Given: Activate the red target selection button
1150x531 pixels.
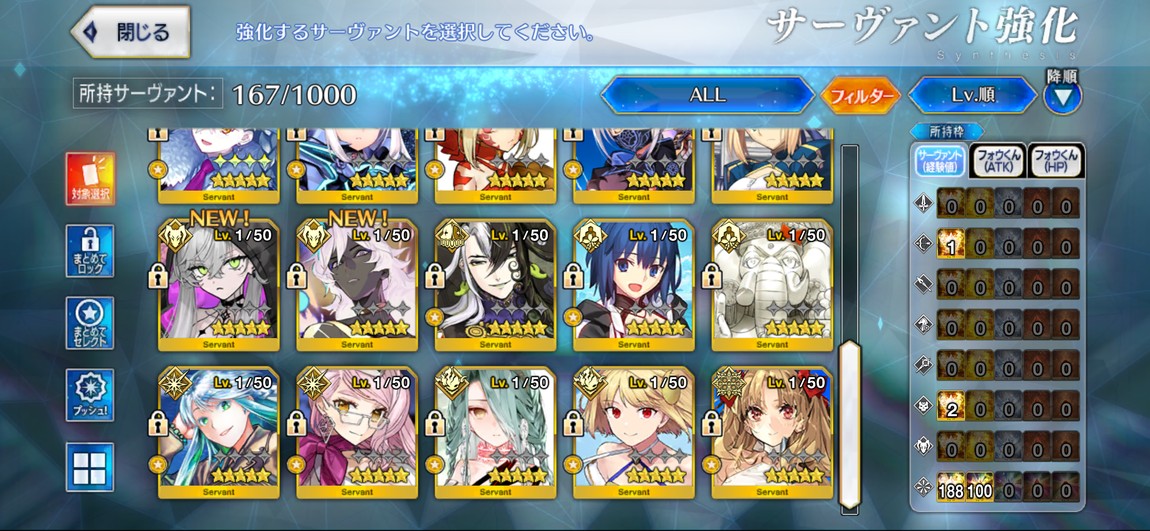Looking at the screenshot, I should [90, 178].
